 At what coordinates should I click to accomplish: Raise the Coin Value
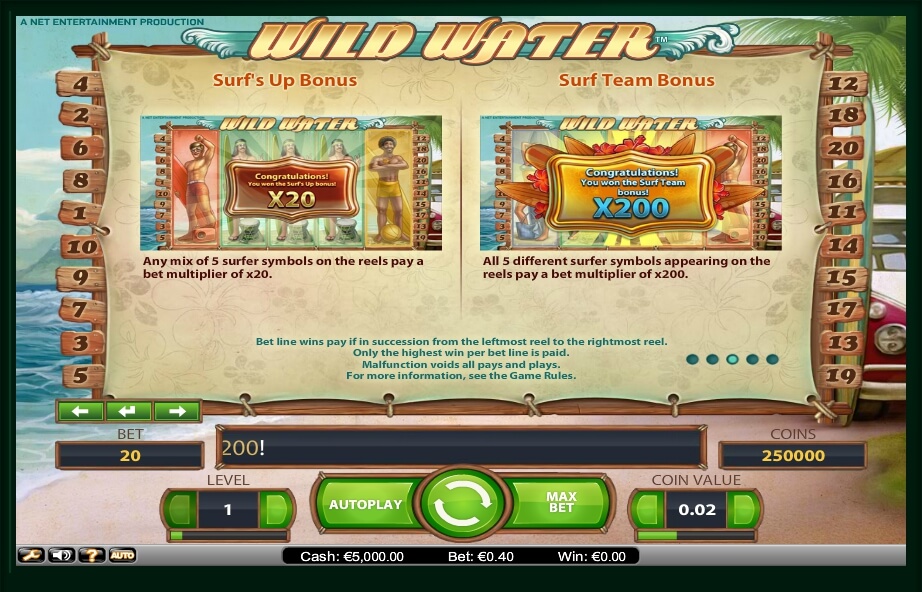click(x=744, y=509)
